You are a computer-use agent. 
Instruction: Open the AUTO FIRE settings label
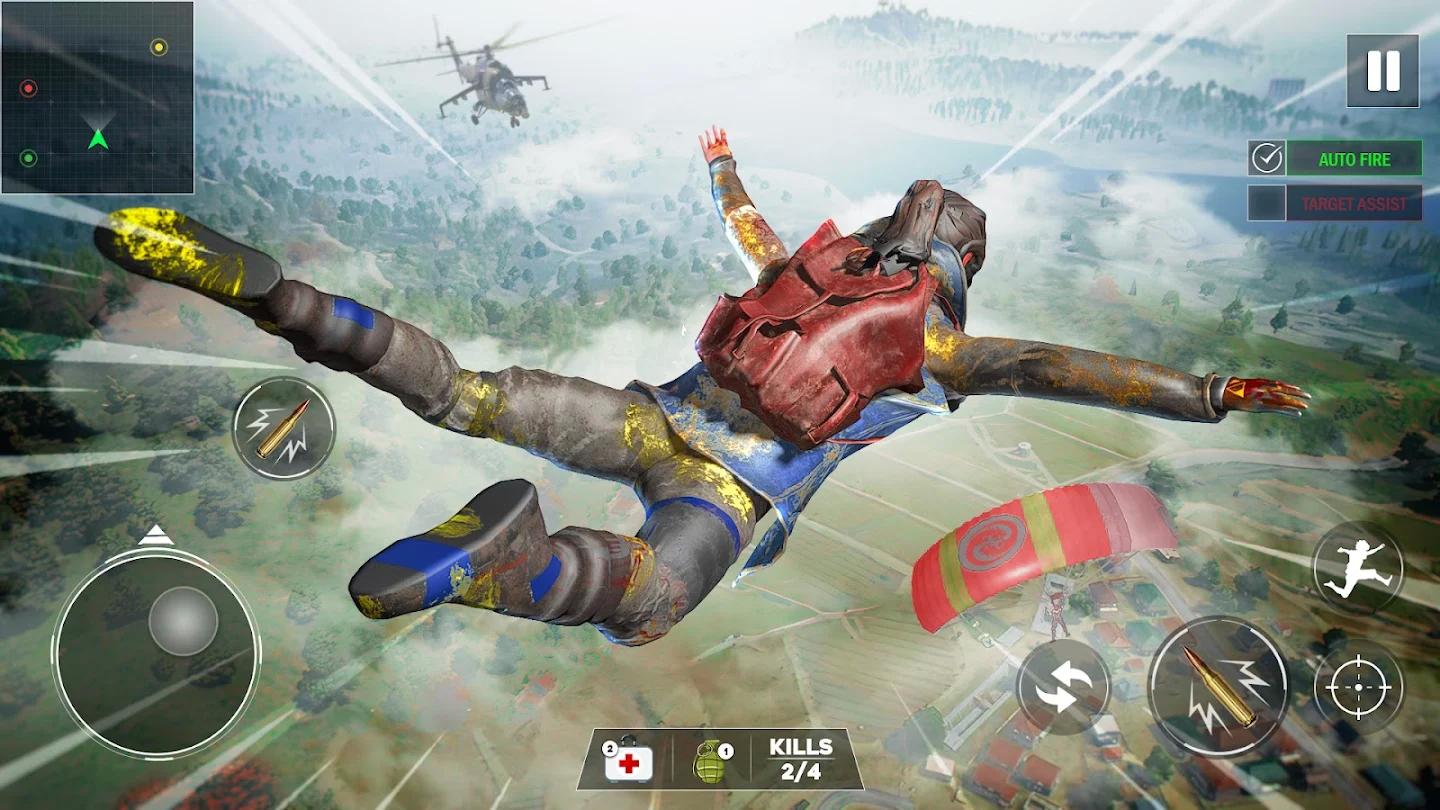[1355, 158]
